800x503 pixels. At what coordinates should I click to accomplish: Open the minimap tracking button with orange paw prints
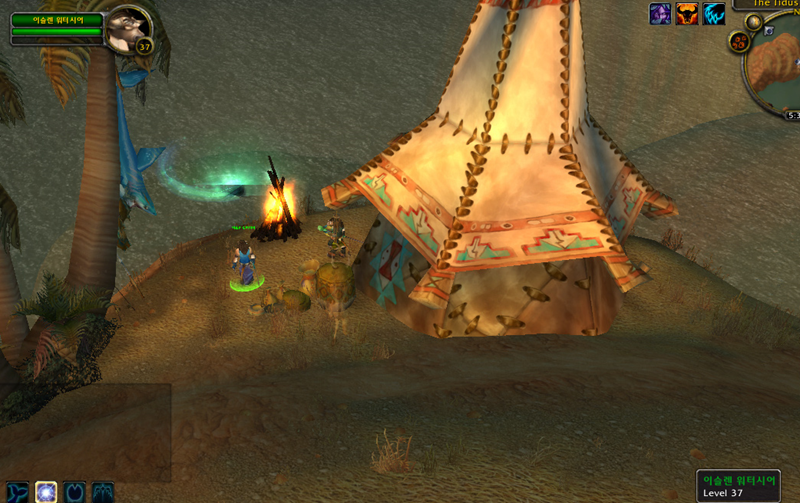pyautogui.click(x=740, y=42)
